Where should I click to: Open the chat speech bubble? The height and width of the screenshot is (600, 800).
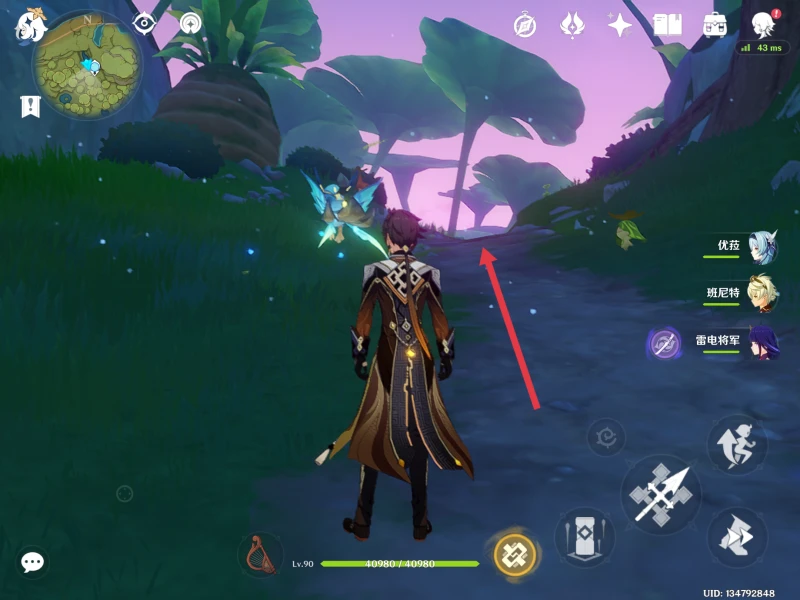(33, 563)
